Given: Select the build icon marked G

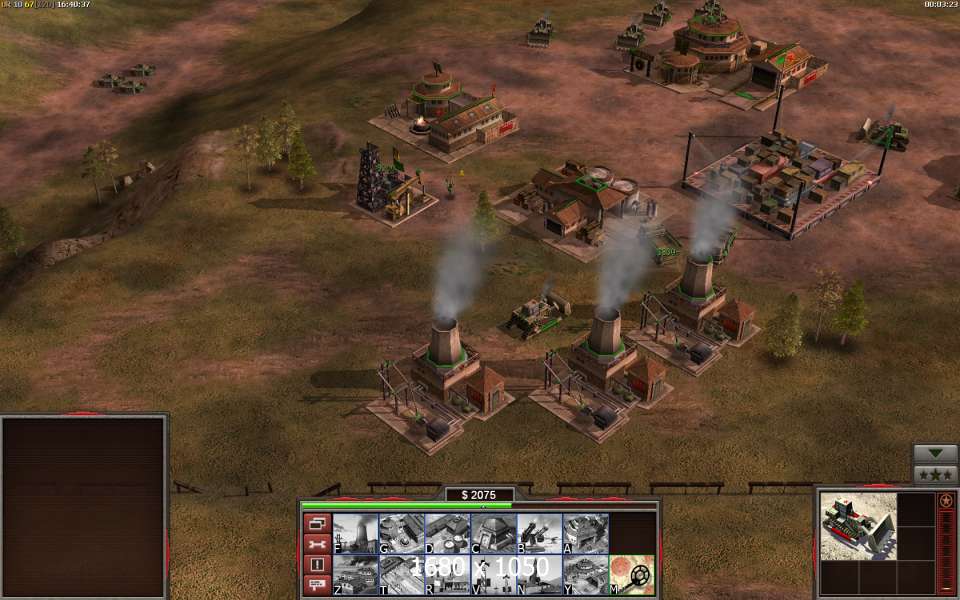Looking at the screenshot, I should [x=401, y=533].
